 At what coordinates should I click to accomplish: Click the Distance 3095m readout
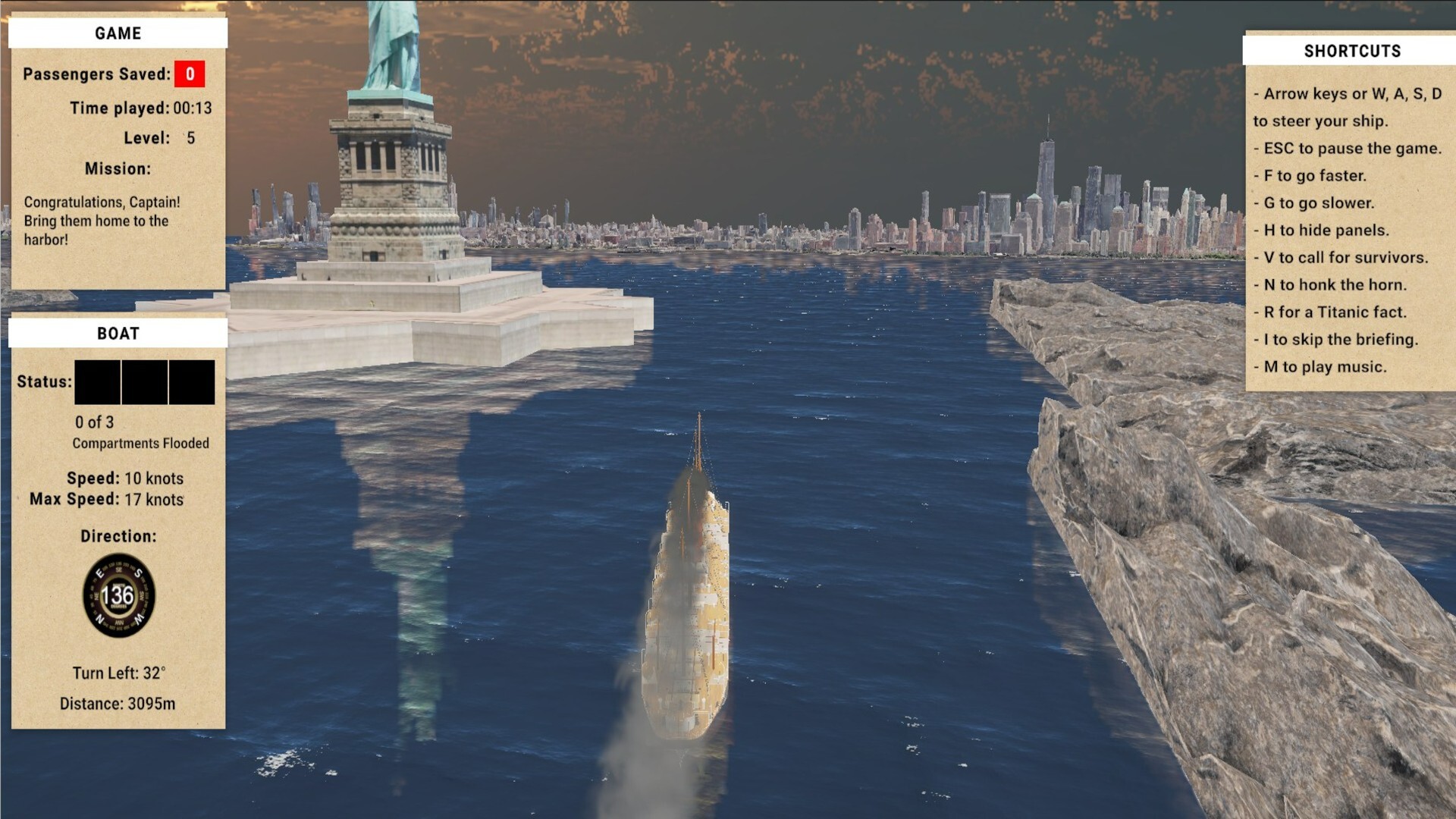(x=119, y=703)
